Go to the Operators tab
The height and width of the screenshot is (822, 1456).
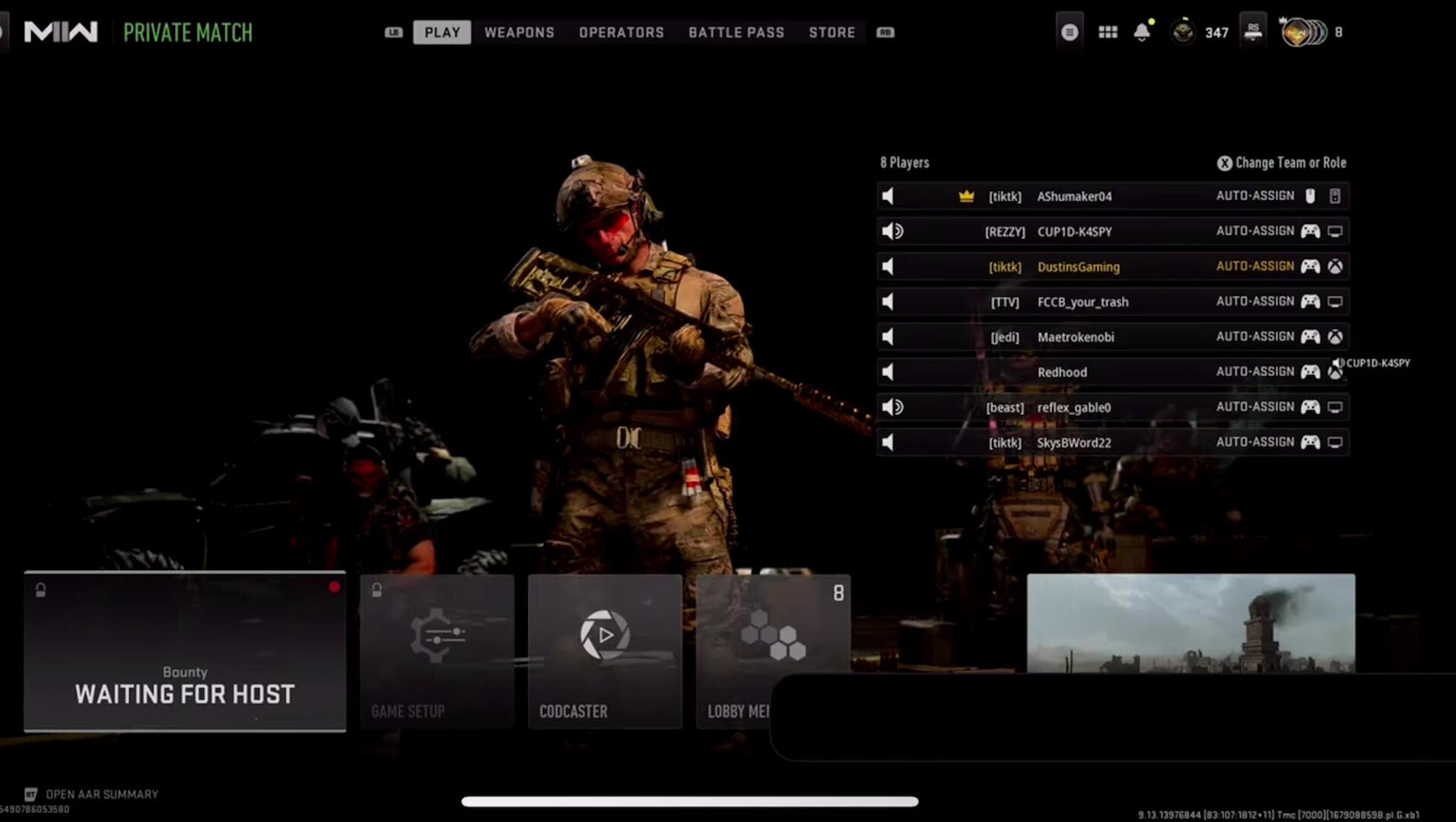pyautogui.click(x=621, y=32)
